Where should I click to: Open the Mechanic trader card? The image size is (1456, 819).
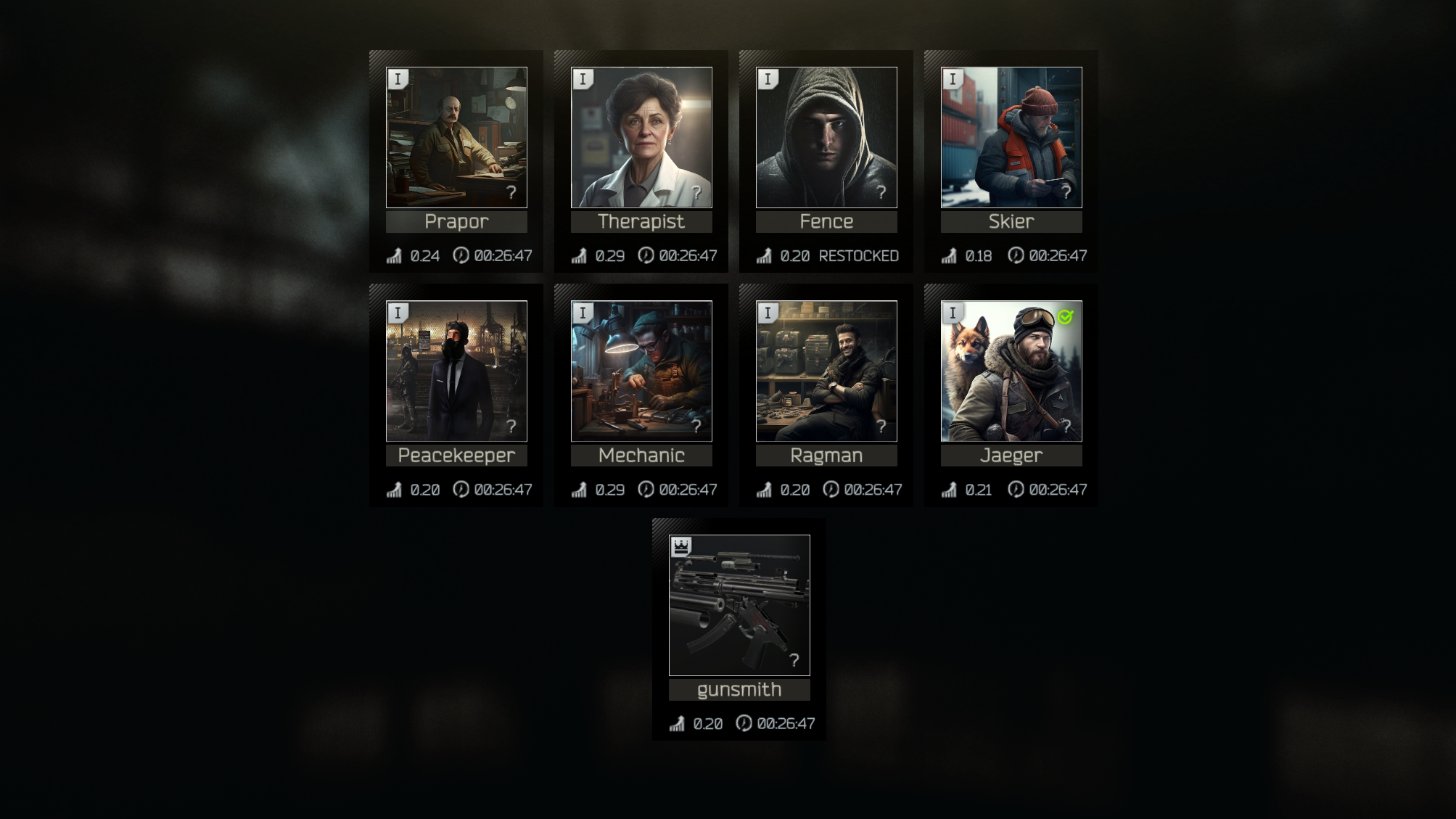point(641,371)
